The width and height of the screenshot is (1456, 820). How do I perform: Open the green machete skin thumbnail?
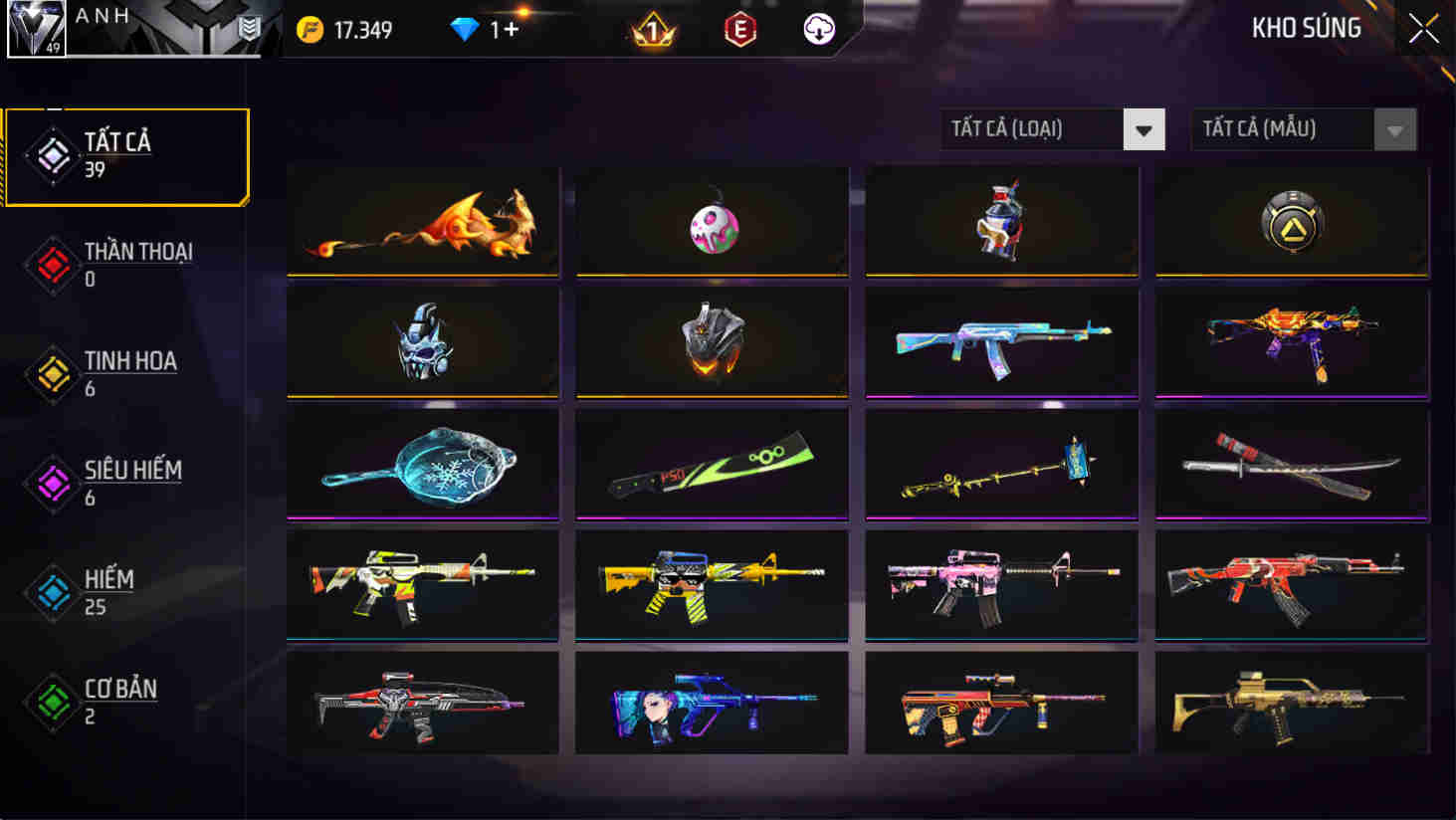(x=712, y=464)
